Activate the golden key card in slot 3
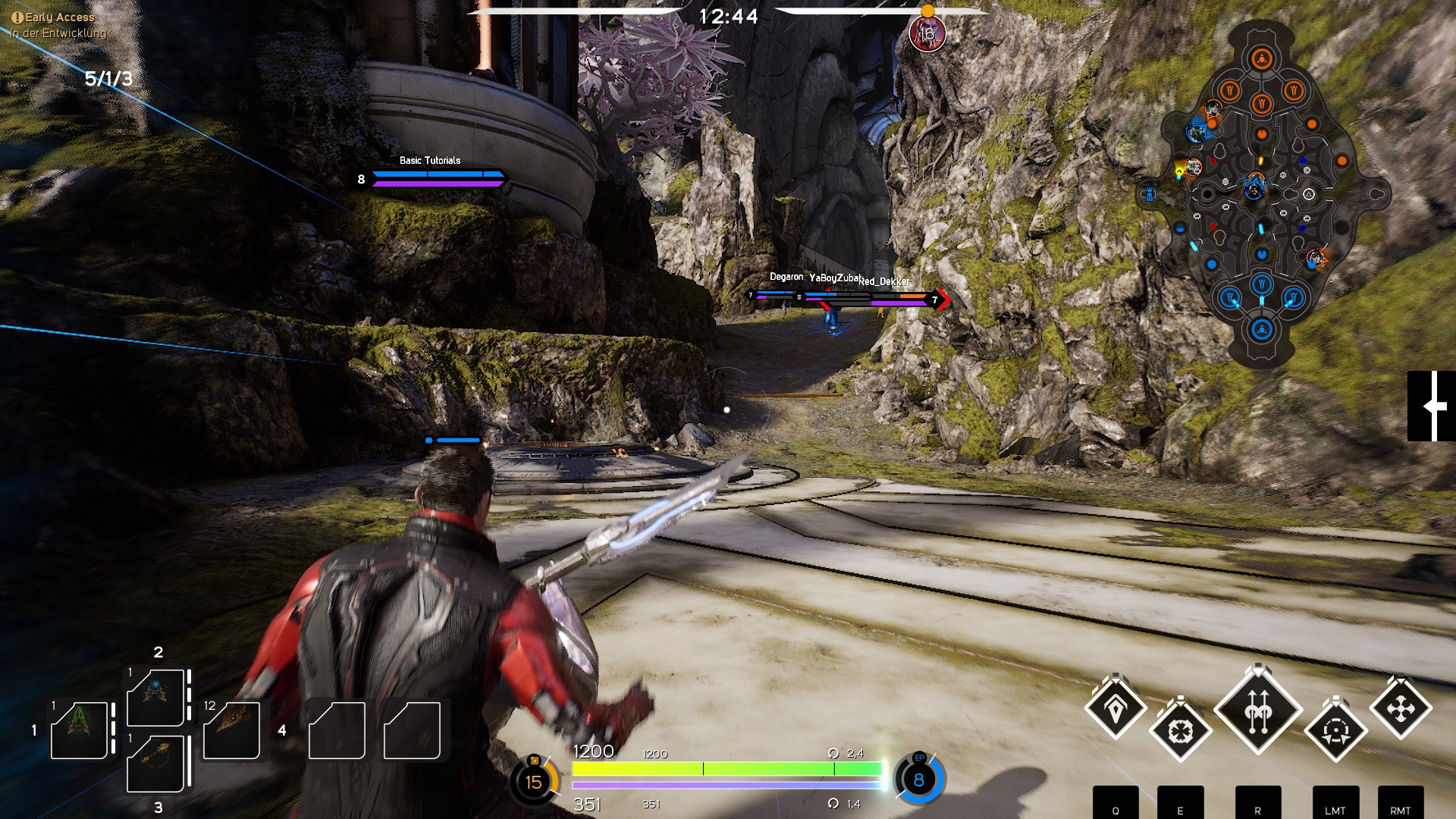Screen dimensions: 1456x819 (x=155, y=763)
